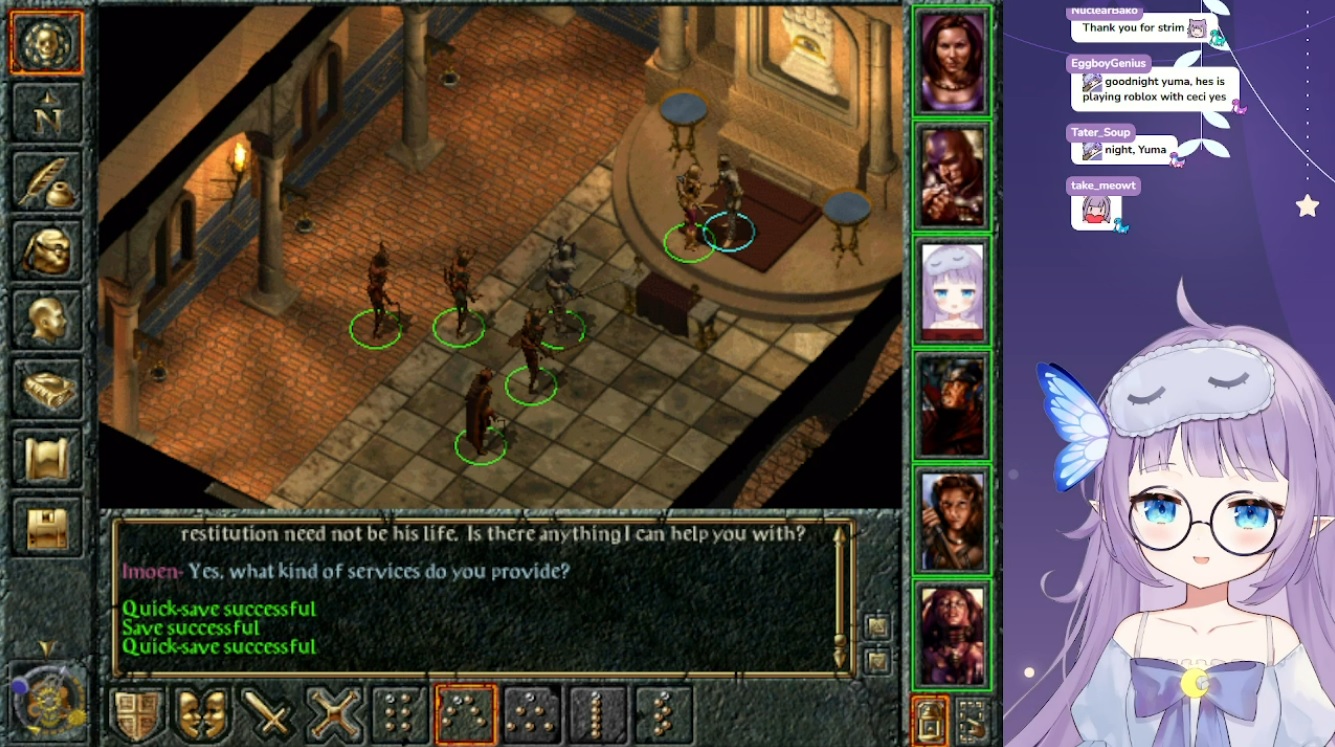Select the single sword attack action
Screen dimensions: 1335x747
[269, 715]
